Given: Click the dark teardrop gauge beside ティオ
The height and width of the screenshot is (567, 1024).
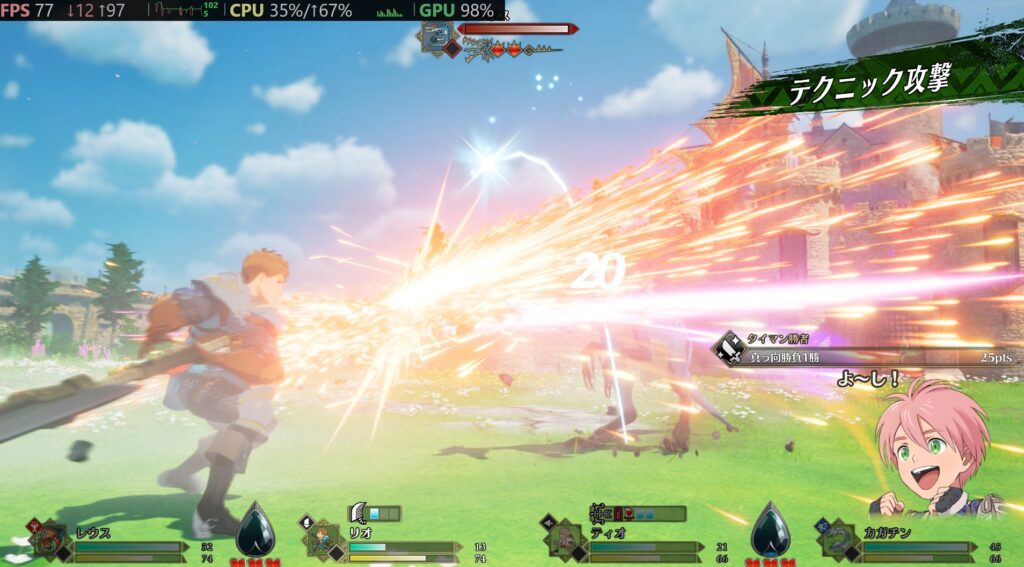Looking at the screenshot, I should (769, 529).
